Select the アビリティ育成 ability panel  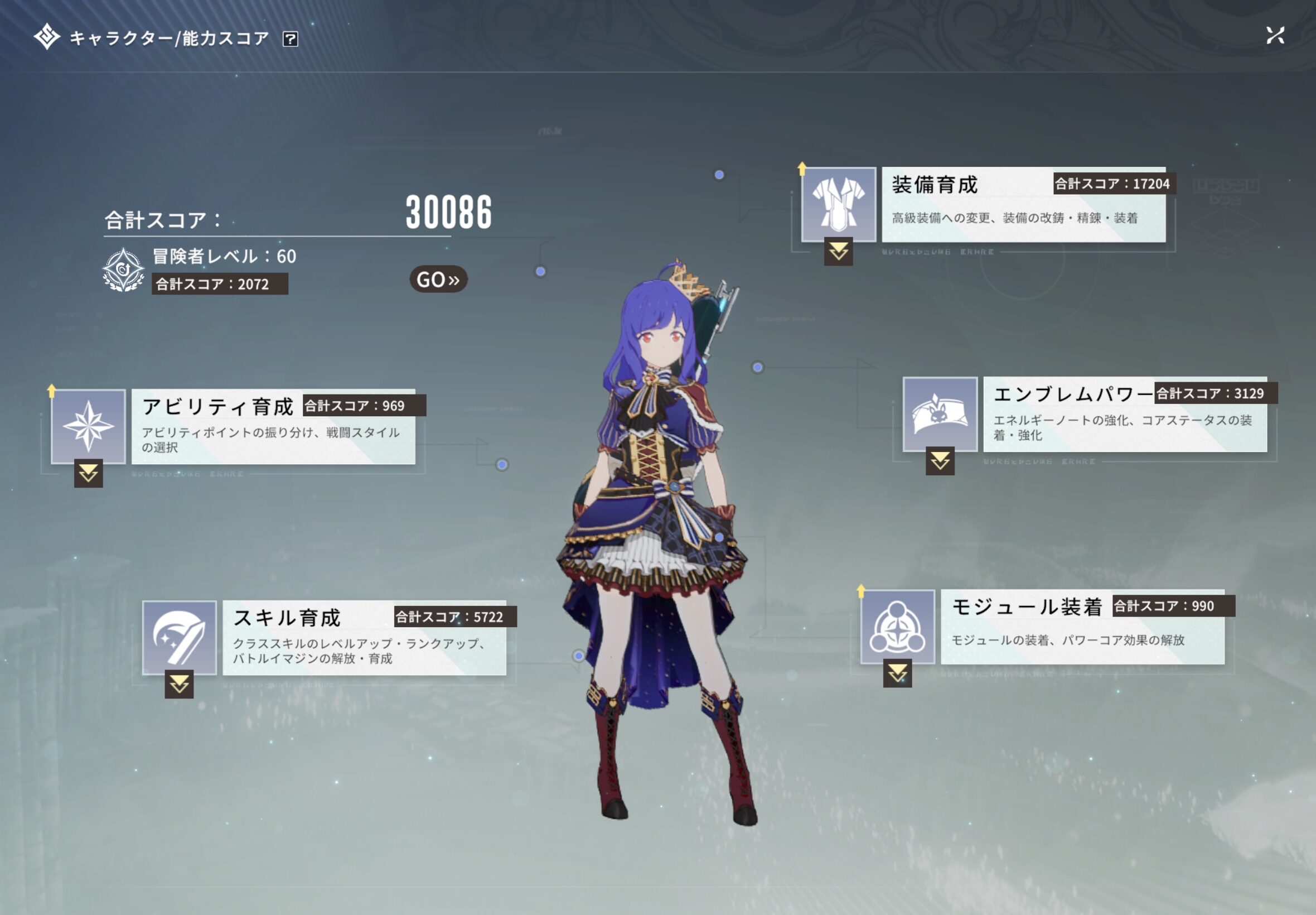pyautogui.click(x=273, y=427)
